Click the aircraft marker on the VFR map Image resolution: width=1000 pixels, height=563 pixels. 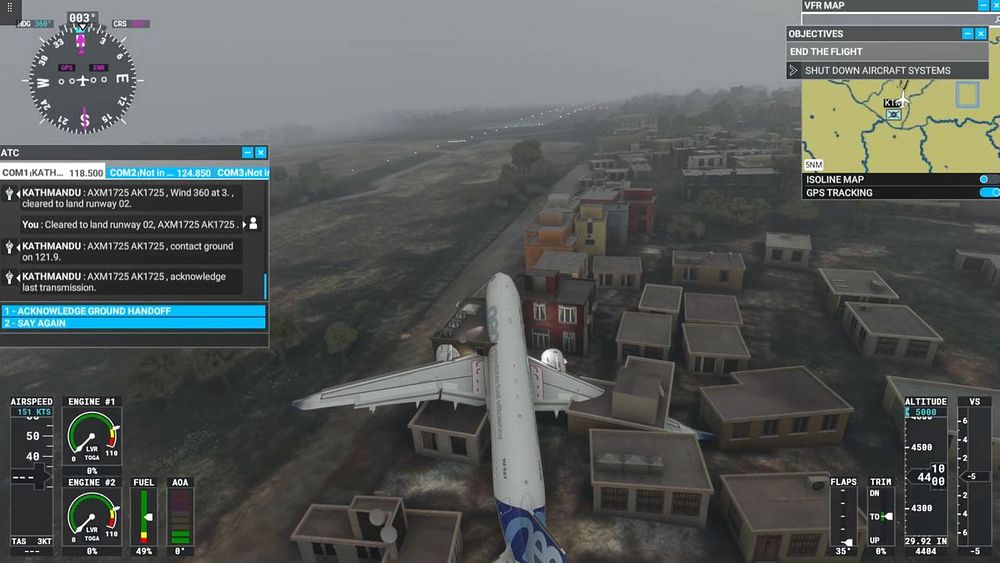coord(894,114)
